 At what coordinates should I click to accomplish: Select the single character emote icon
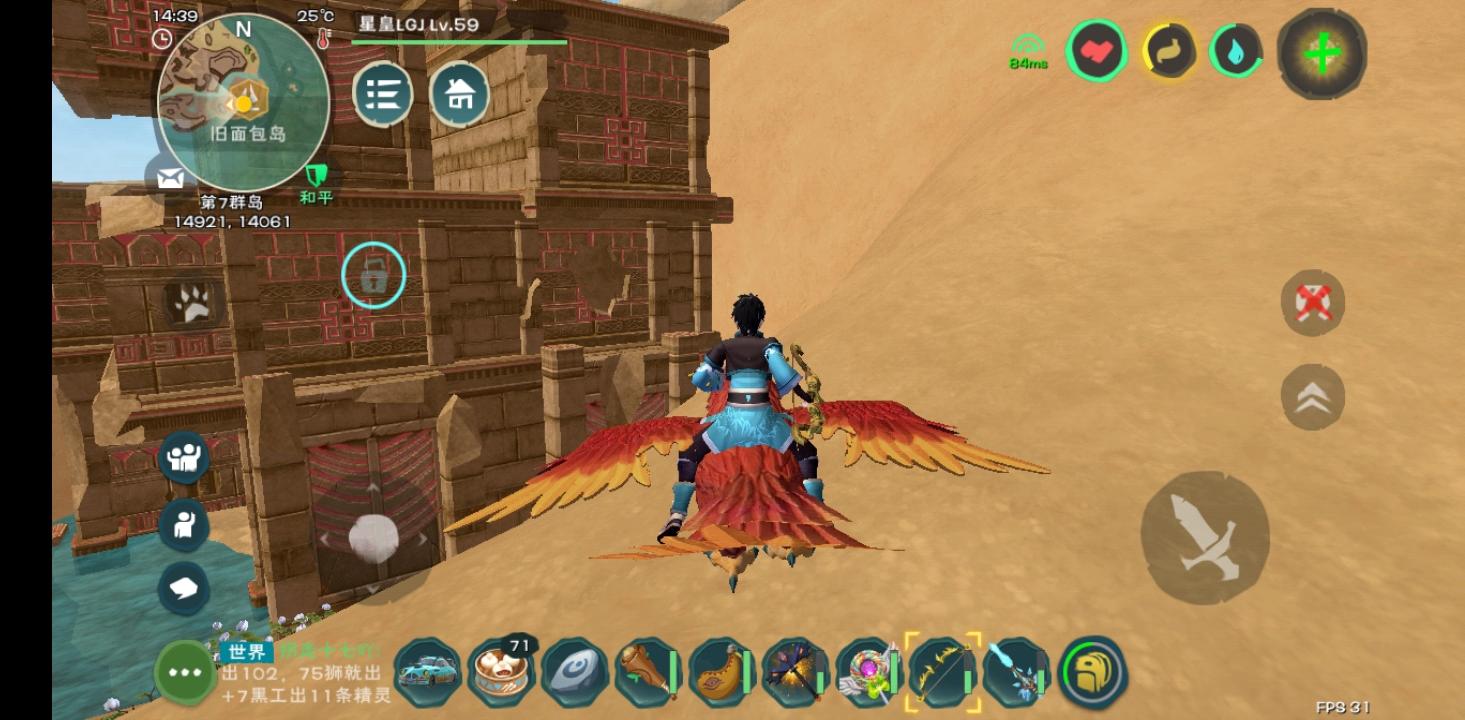coord(184,524)
